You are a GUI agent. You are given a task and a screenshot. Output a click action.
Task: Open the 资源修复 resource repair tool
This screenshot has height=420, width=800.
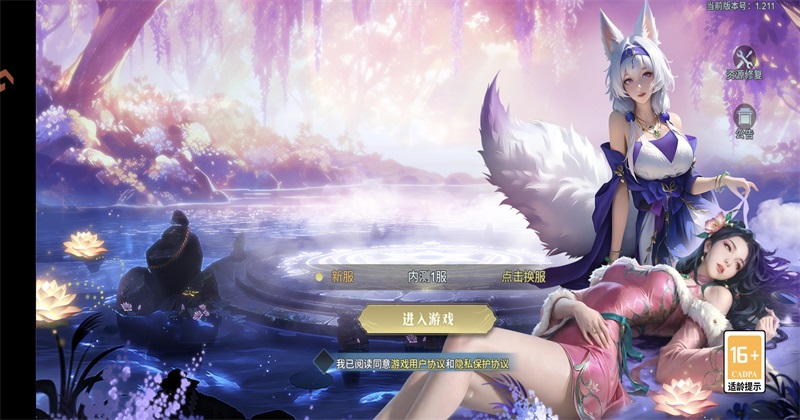coord(745,62)
